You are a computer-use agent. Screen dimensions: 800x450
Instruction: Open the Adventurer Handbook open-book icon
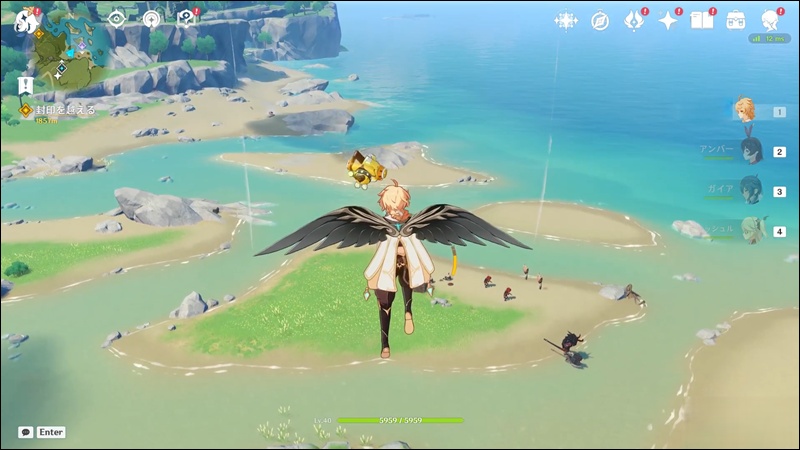pos(702,21)
